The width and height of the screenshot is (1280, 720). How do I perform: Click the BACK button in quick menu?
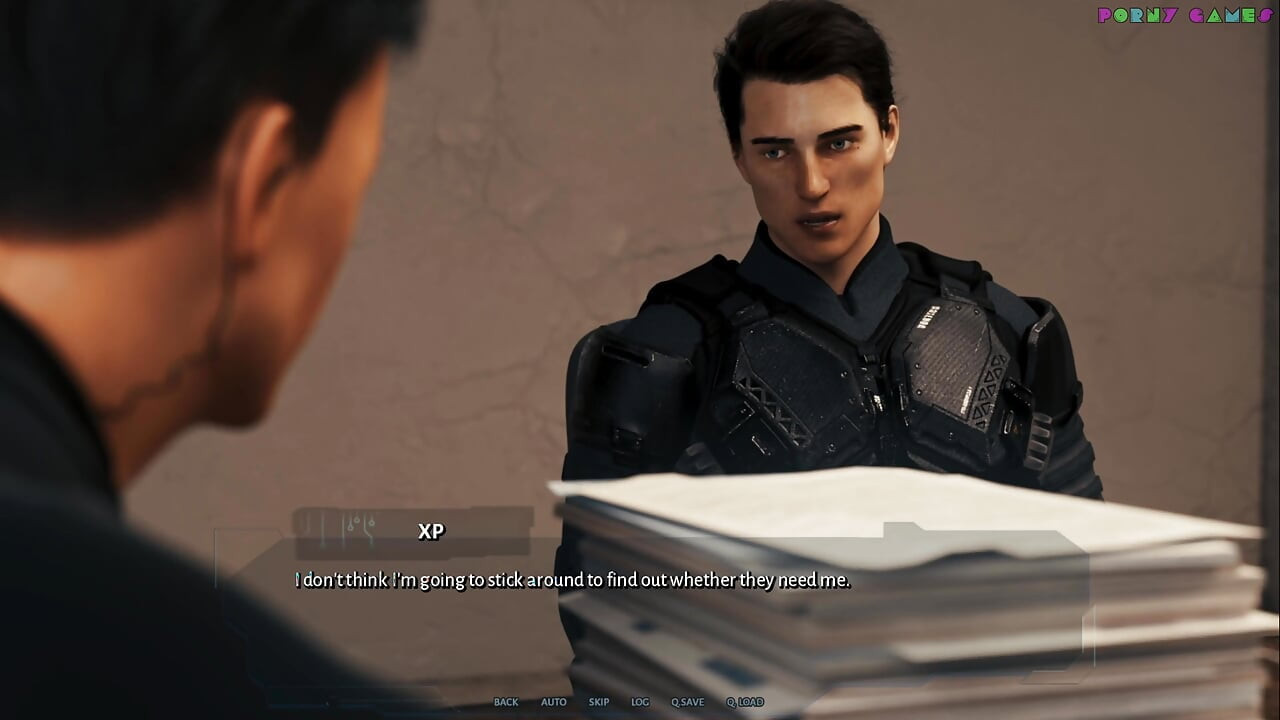click(x=506, y=702)
